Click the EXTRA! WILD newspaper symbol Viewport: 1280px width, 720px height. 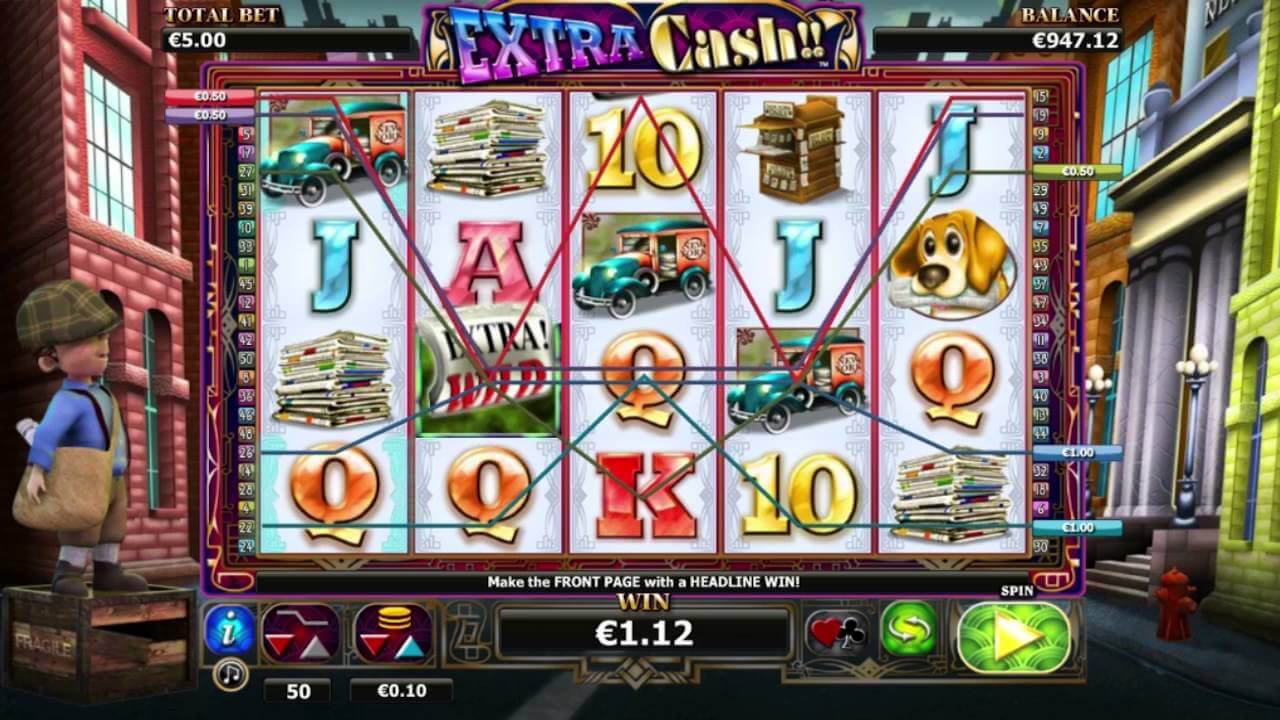(489, 371)
